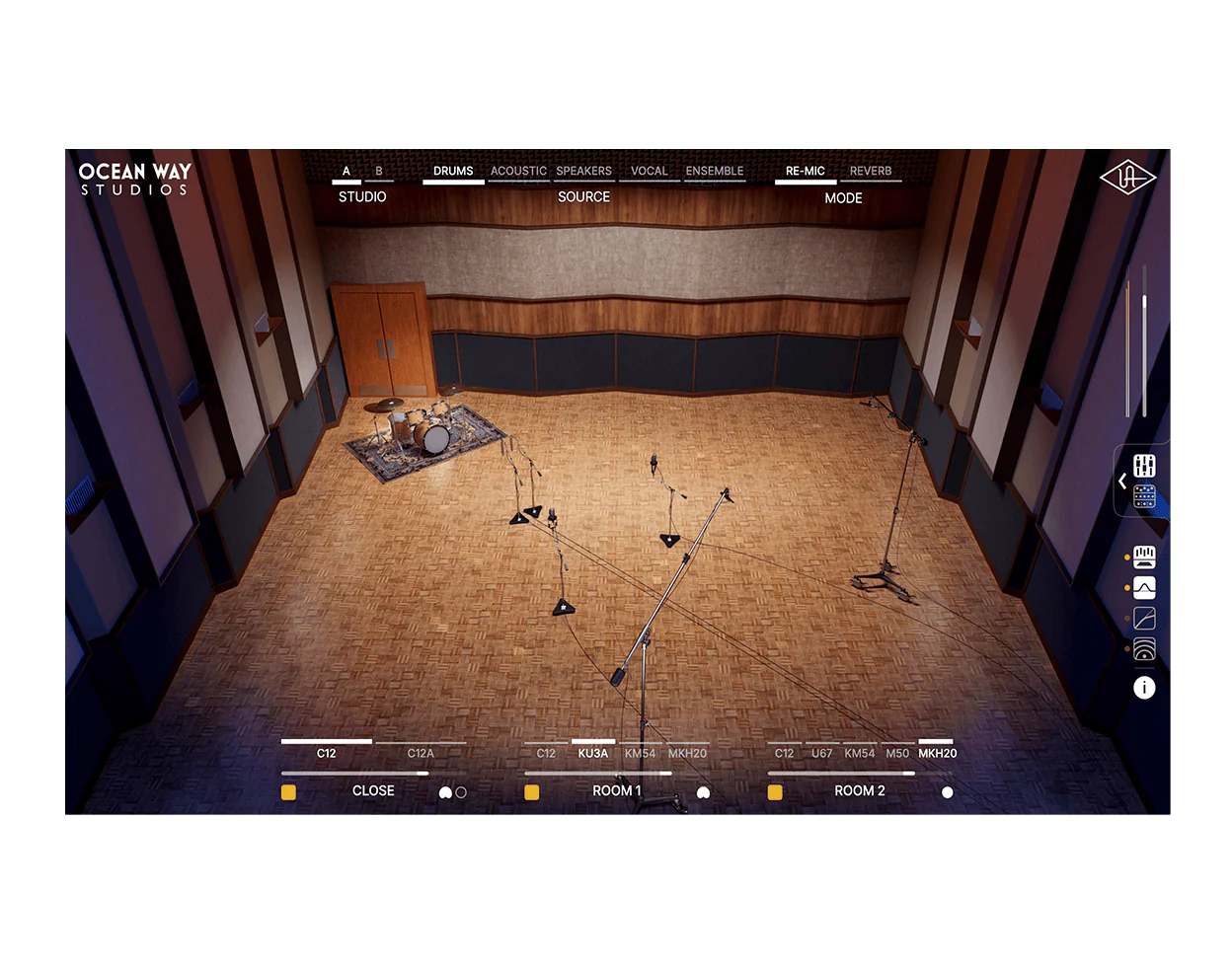1232x967 pixels.
Task: Pick the Vocal source
Action: pos(649,172)
